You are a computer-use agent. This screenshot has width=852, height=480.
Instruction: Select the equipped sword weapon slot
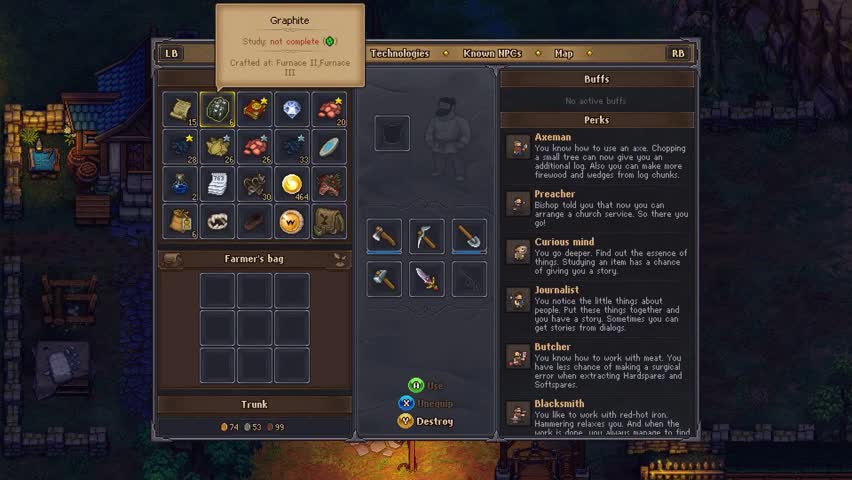[x=427, y=278]
